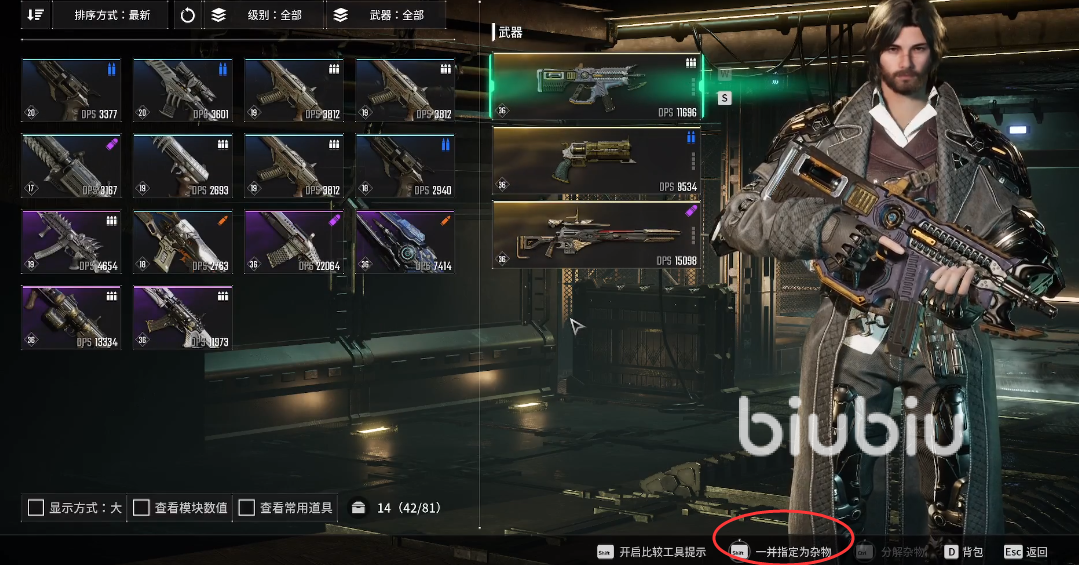Select the purple weapon with DPS 13334

coord(71,318)
